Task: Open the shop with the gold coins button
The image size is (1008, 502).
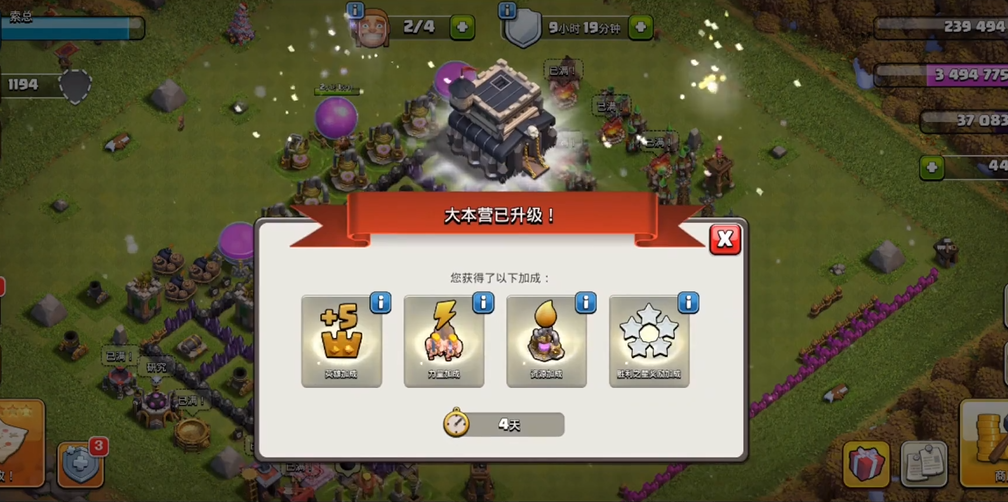Action: [x=985, y=440]
